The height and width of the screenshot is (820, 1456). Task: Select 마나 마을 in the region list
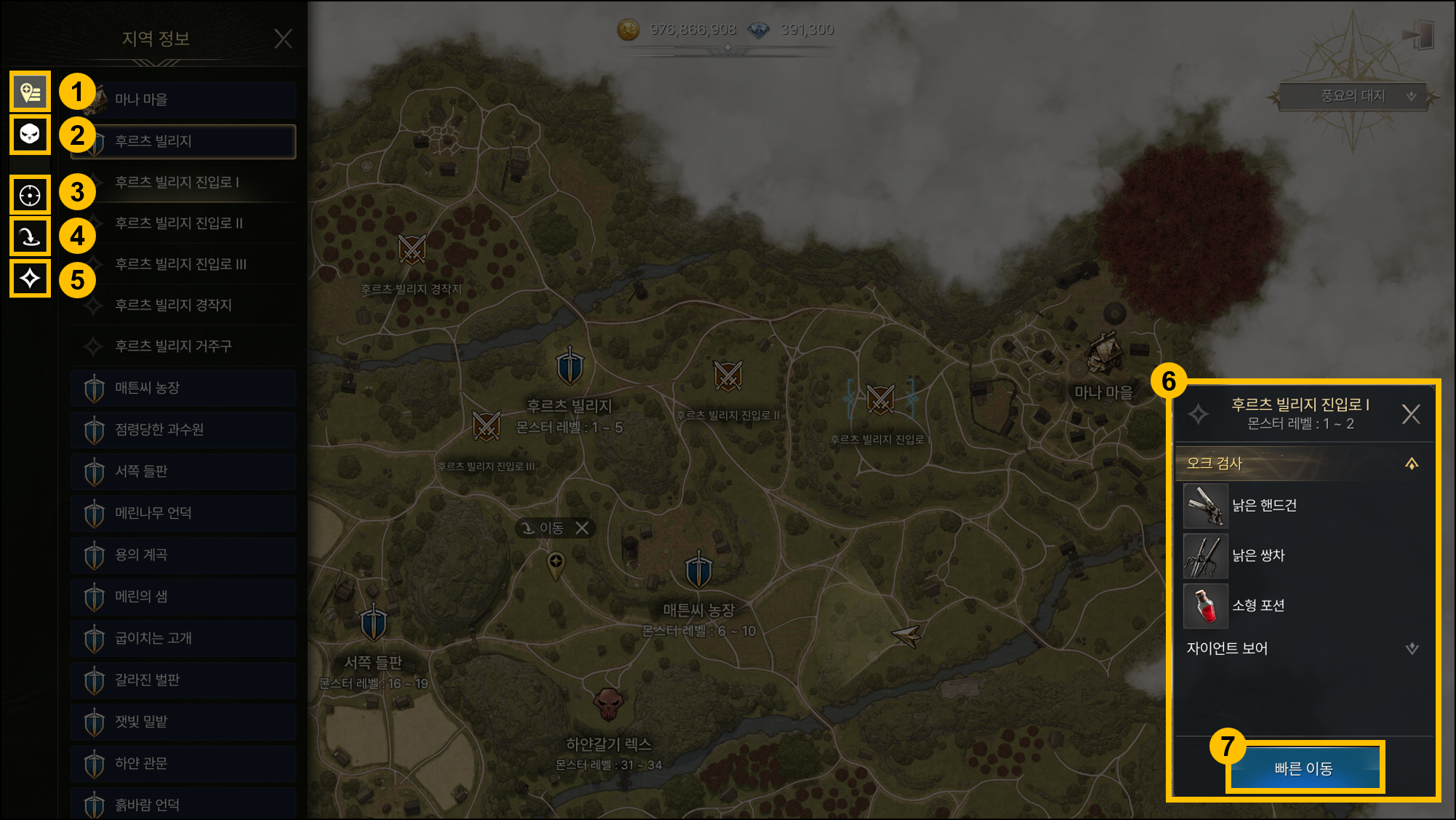(x=183, y=100)
